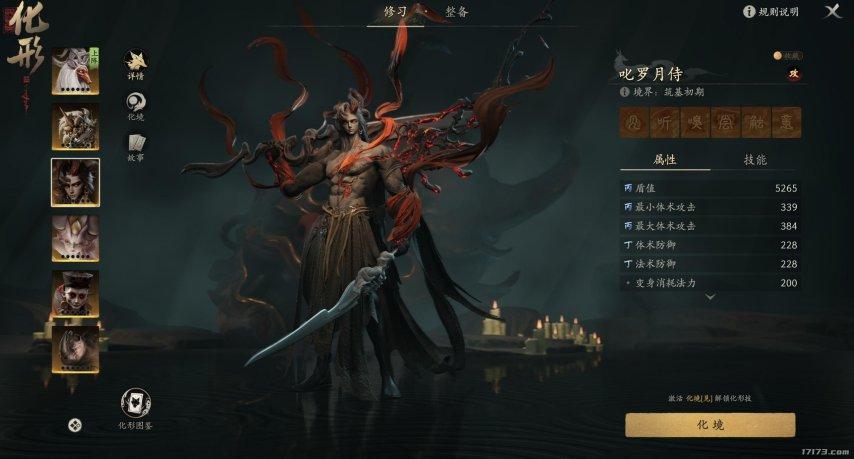Open the 详情 details view
854x459 pixels.
point(136,65)
